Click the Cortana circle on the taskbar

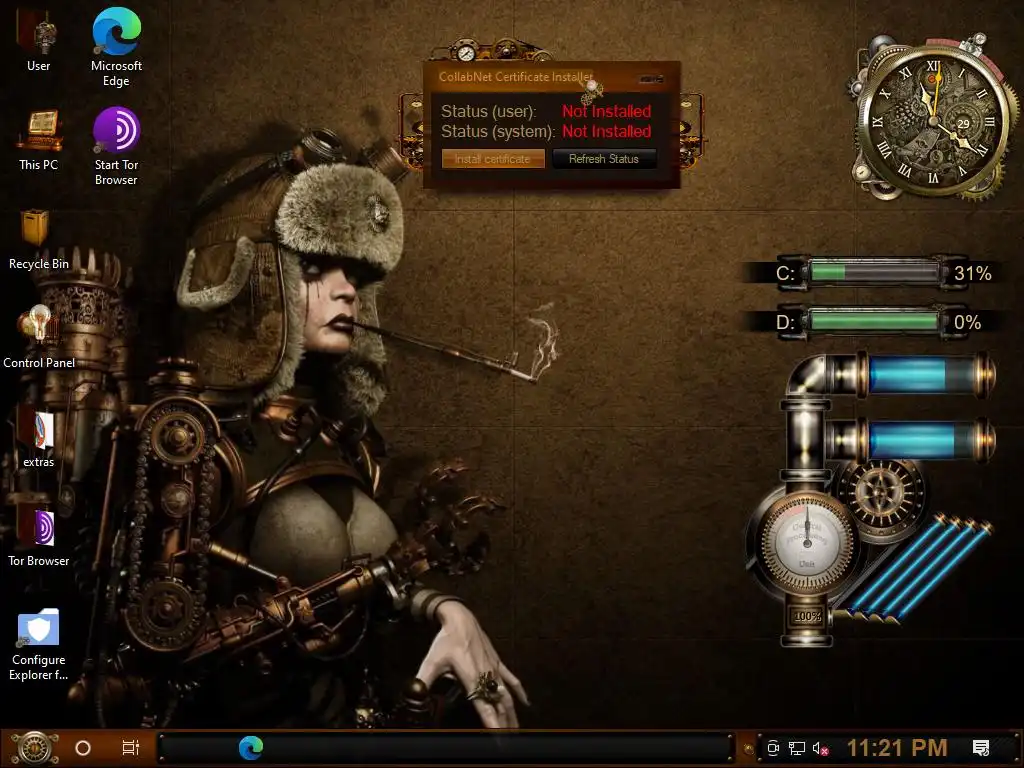pyautogui.click(x=83, y=747)
